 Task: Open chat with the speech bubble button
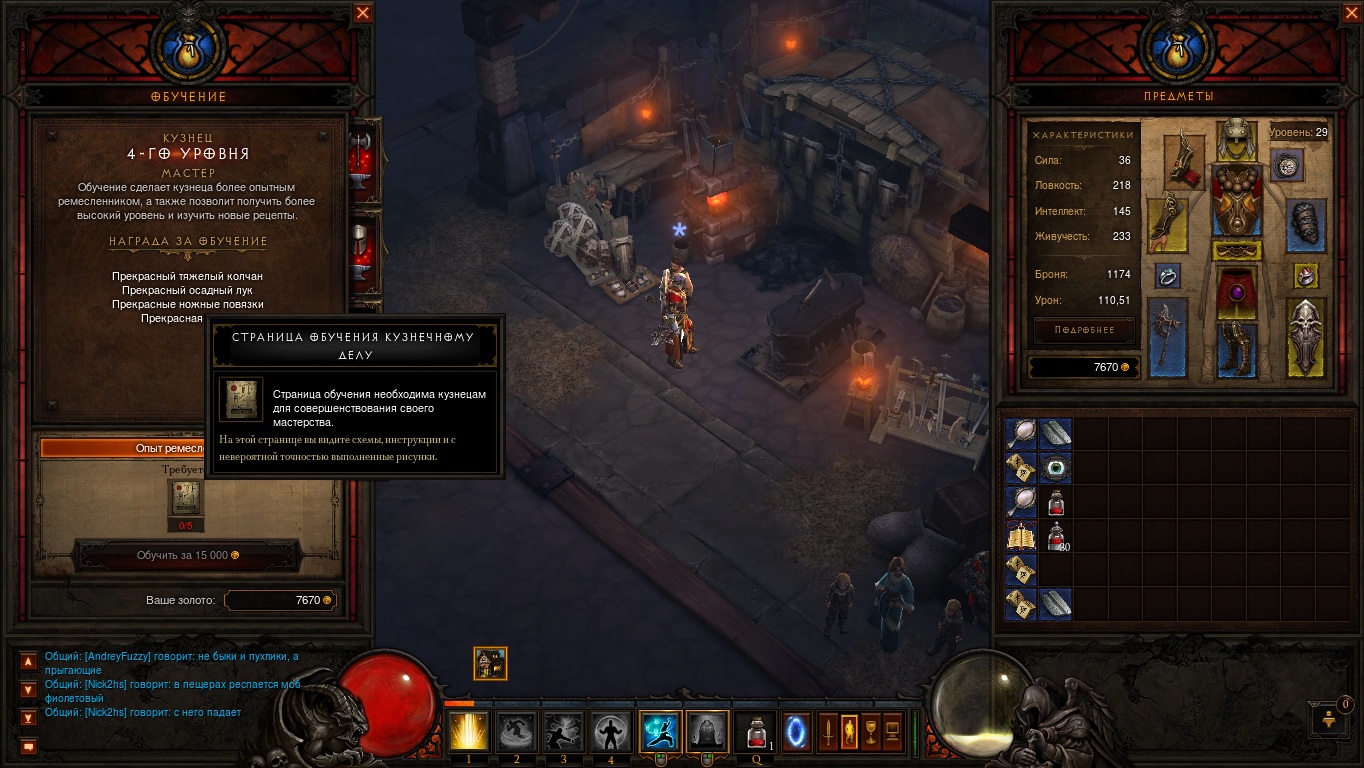(28, 746)
